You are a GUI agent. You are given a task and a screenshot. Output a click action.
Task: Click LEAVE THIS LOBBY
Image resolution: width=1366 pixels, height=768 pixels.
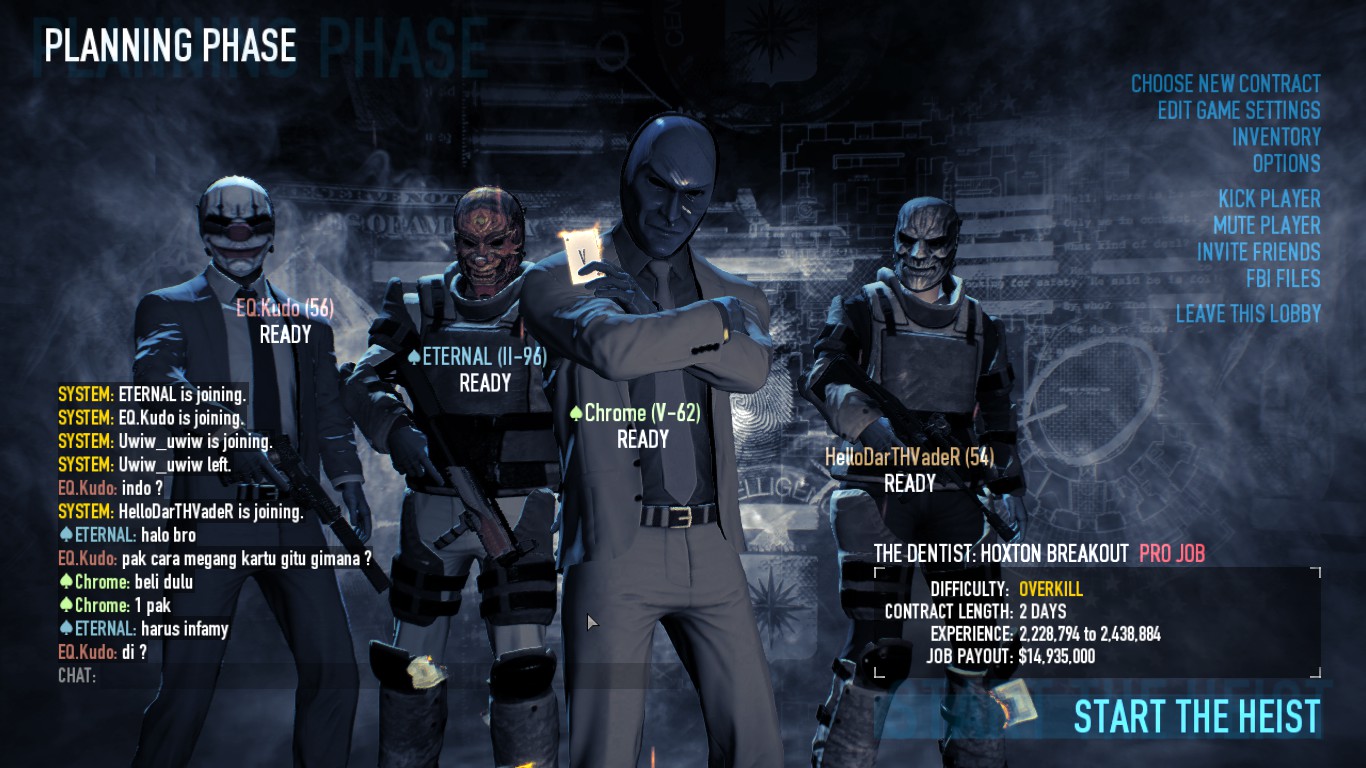coord(1248,315)
